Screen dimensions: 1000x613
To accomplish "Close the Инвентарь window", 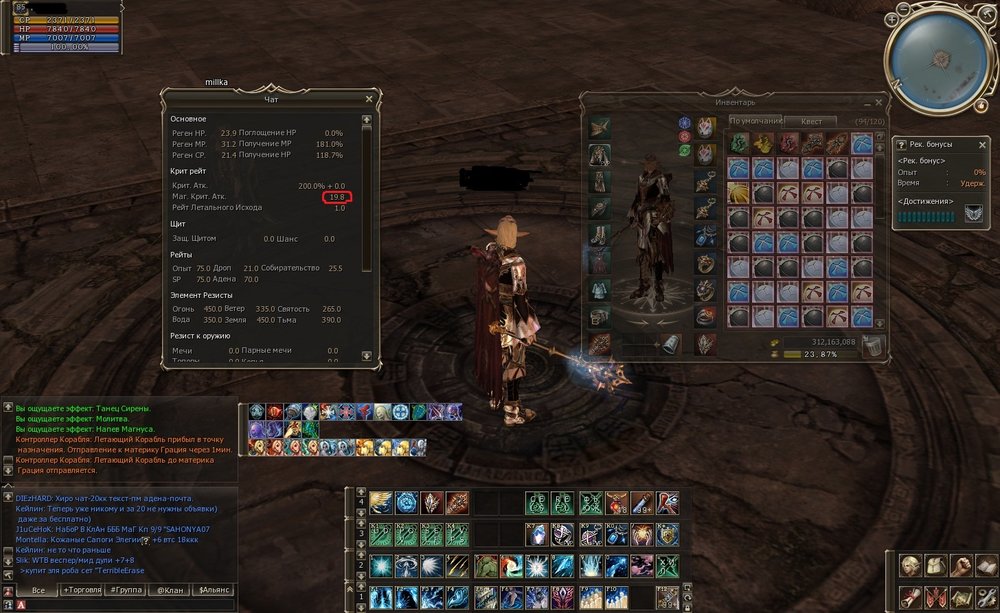I will tap(879, 101).
